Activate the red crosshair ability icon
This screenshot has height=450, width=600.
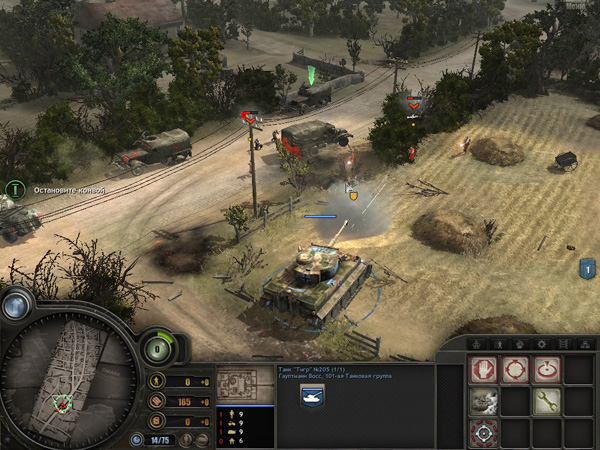click(x=484, y=433)
